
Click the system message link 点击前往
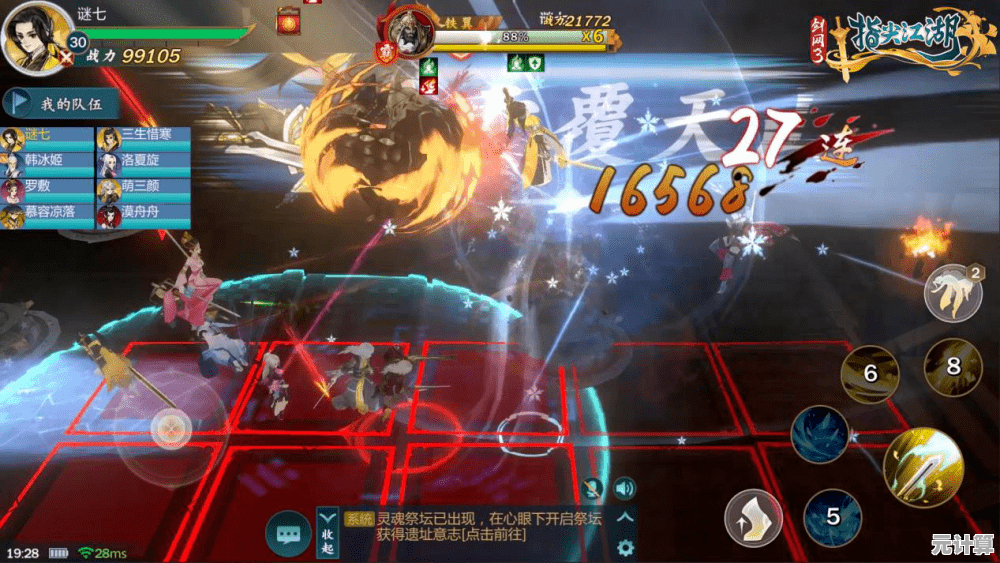coord(494,535)
